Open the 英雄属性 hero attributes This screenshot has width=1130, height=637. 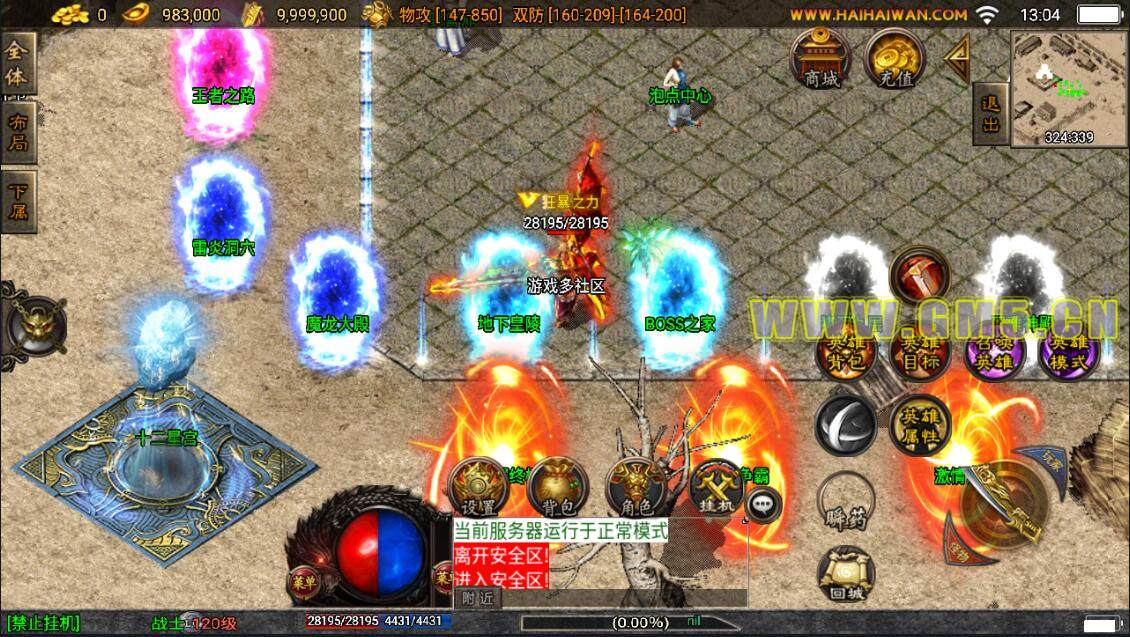click(918, 424)
